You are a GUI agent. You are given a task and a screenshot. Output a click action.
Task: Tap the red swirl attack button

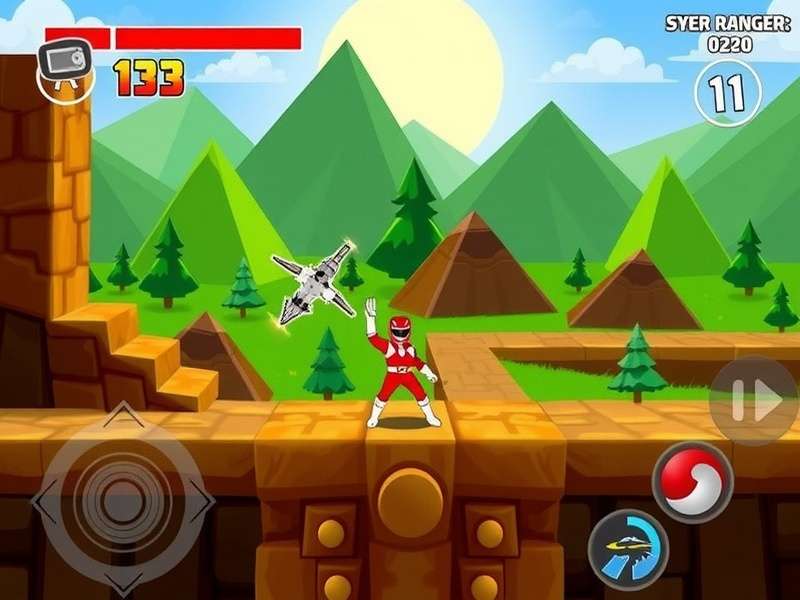coord(692,480)
